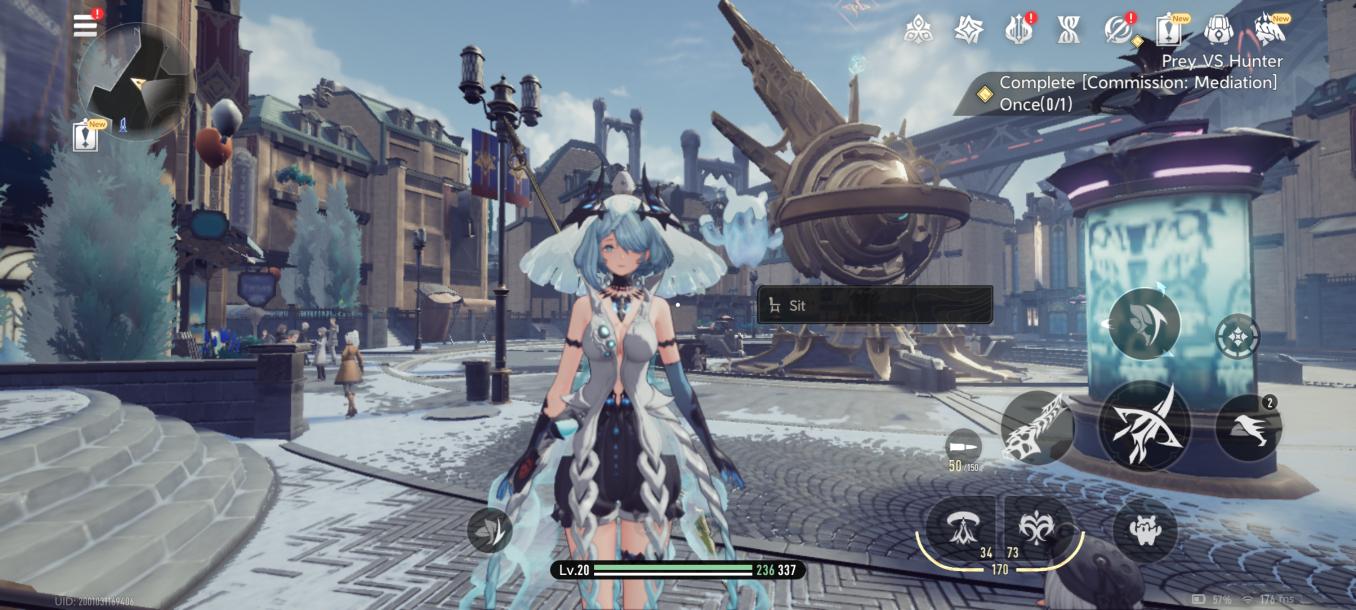
Task: Open the three-petal flower icon in top bar
Action: (918, 31)
